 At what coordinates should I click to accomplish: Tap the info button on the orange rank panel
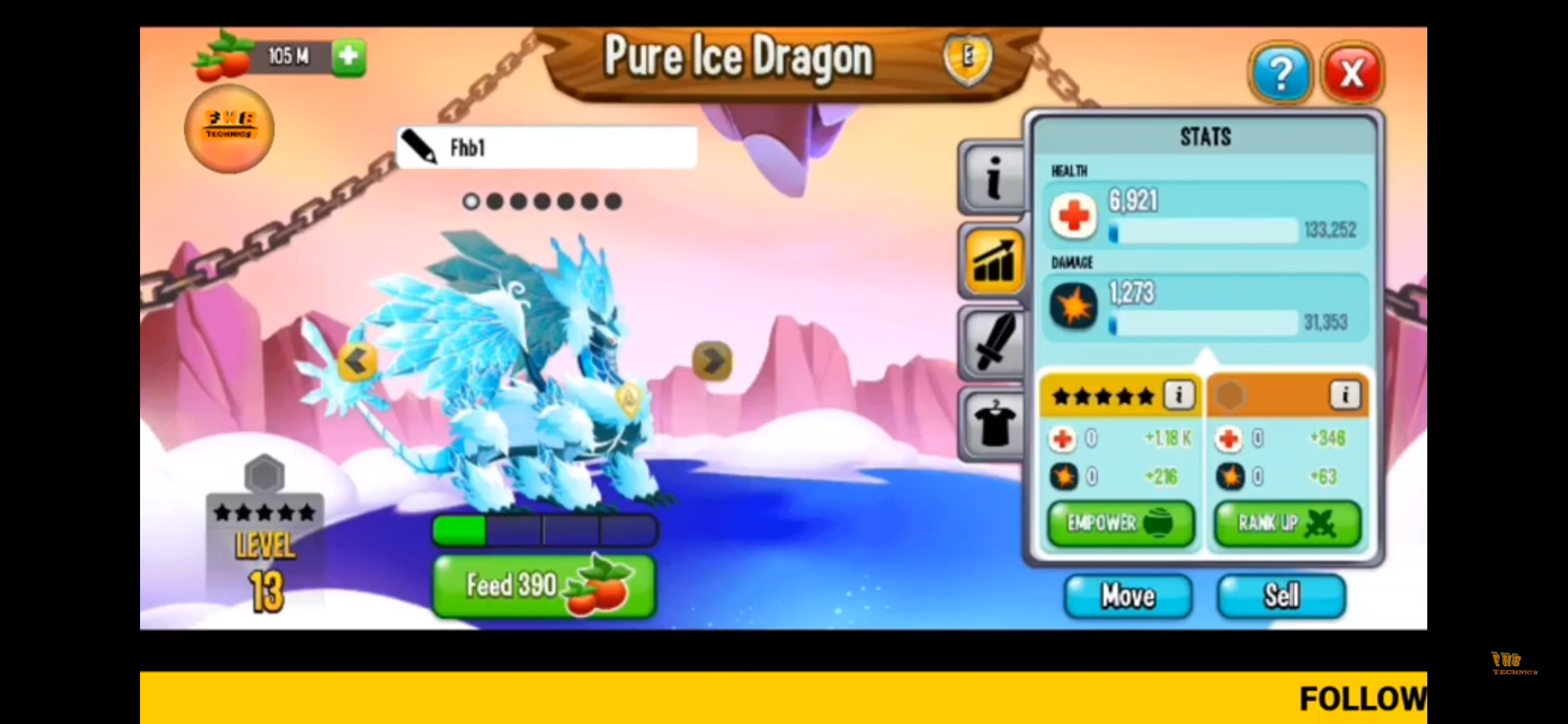click(x=1346, y=396)
